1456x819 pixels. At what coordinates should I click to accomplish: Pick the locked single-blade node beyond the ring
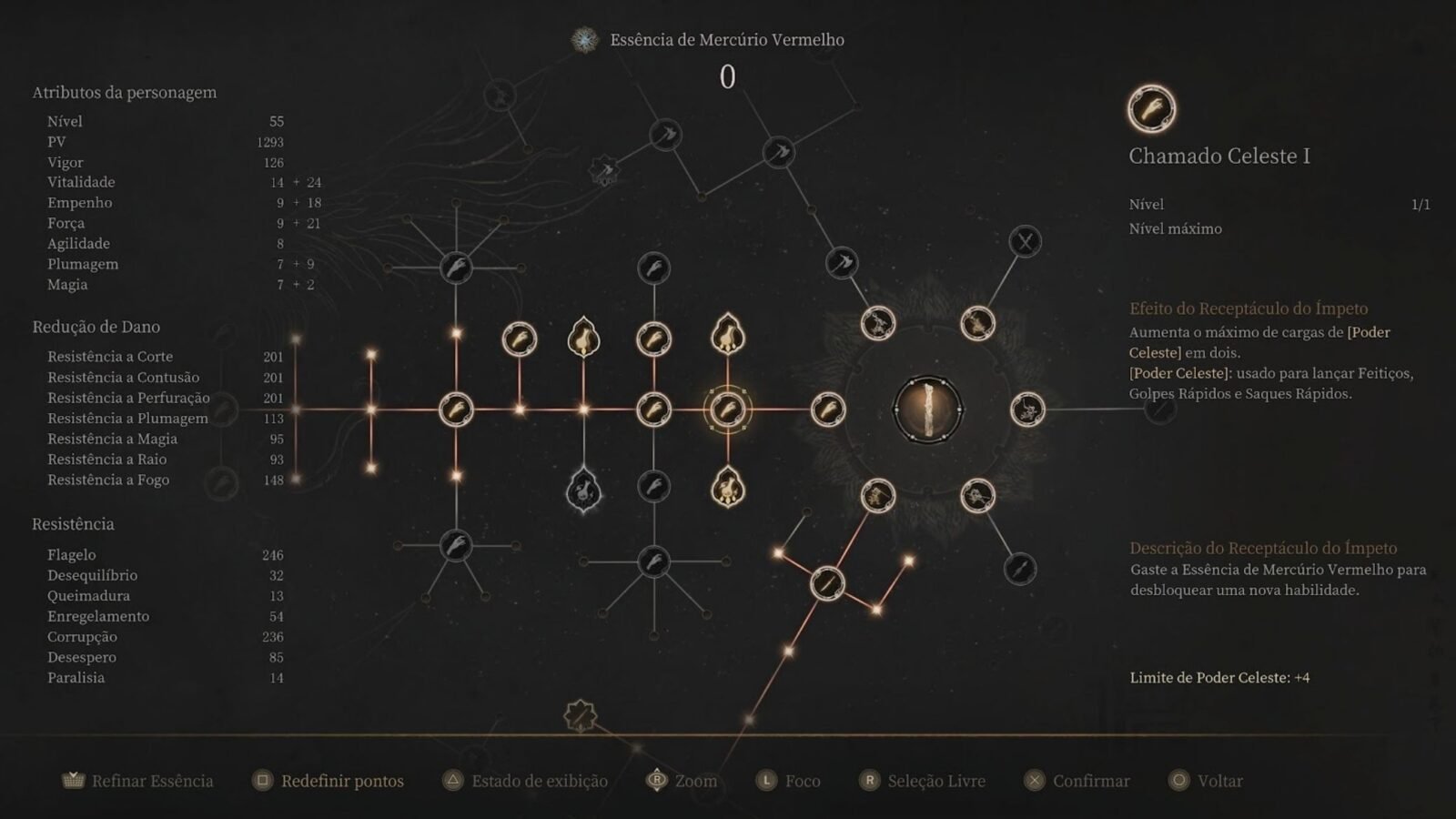click(1019, 569)
